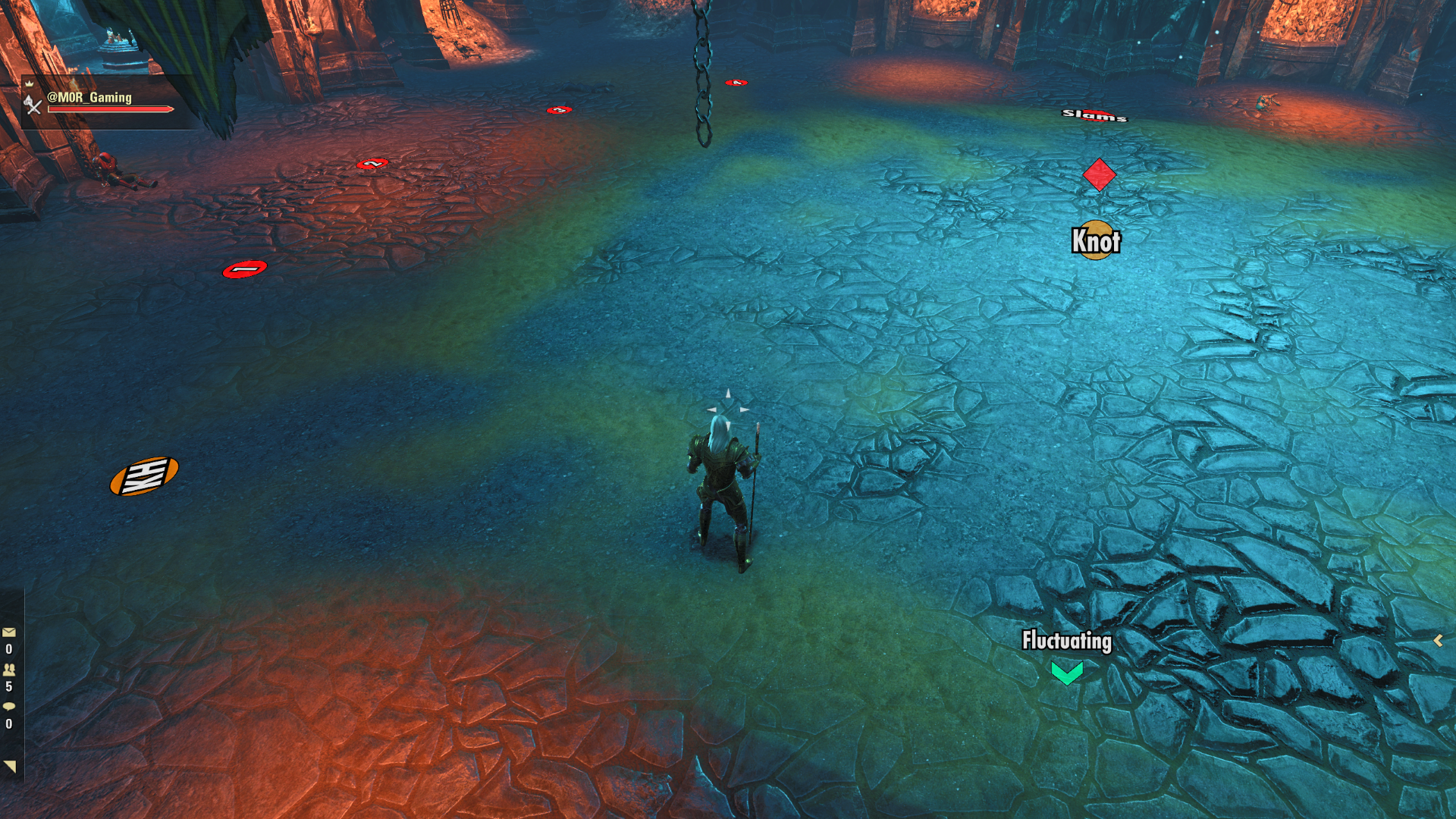Viewport: 1456px width, 819px height.
Task: Open the chat bubble icon
Action: (x=9, y=706)
